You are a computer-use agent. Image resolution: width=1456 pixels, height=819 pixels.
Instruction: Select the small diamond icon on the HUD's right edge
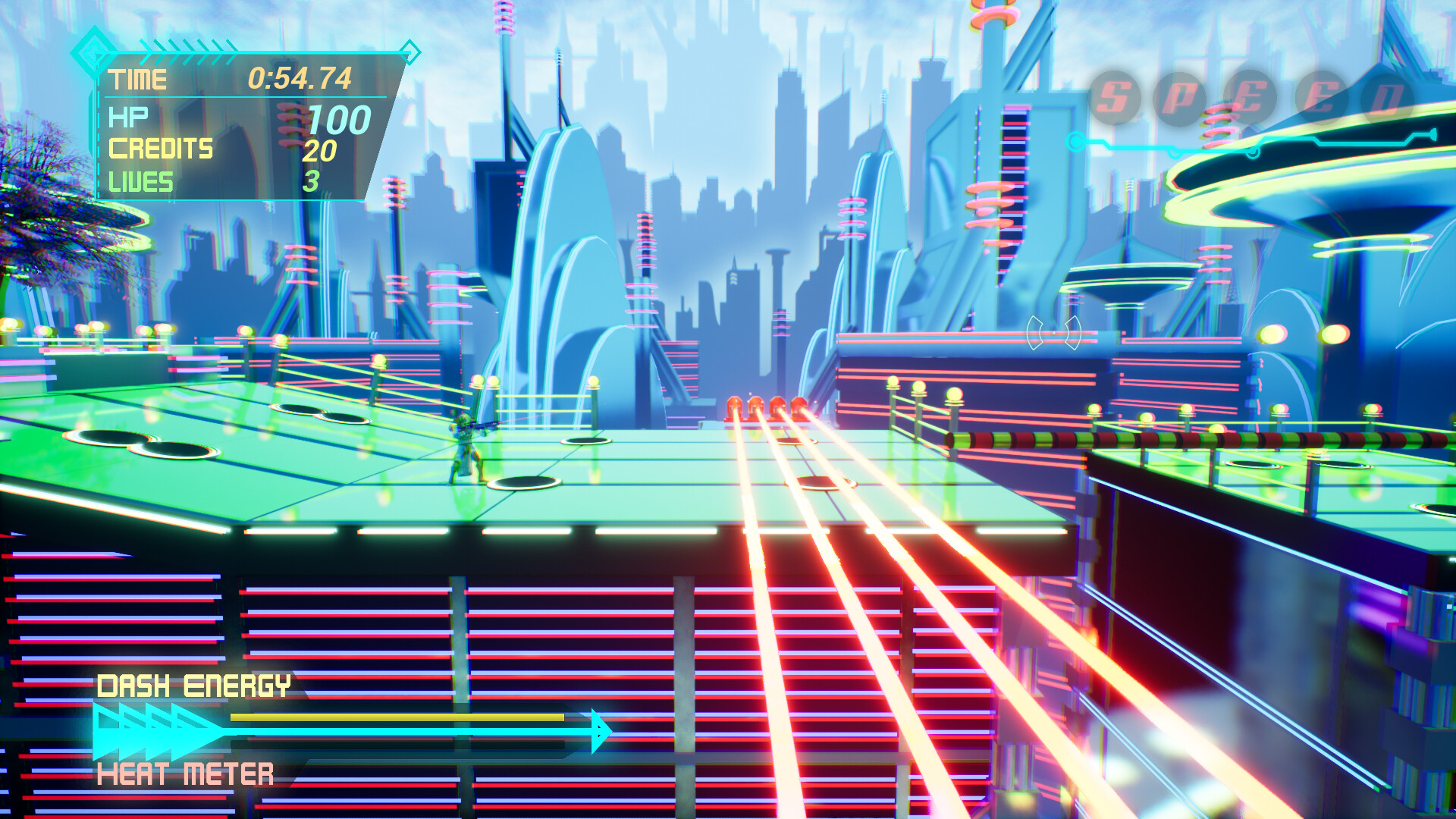(x=411, y=53)
